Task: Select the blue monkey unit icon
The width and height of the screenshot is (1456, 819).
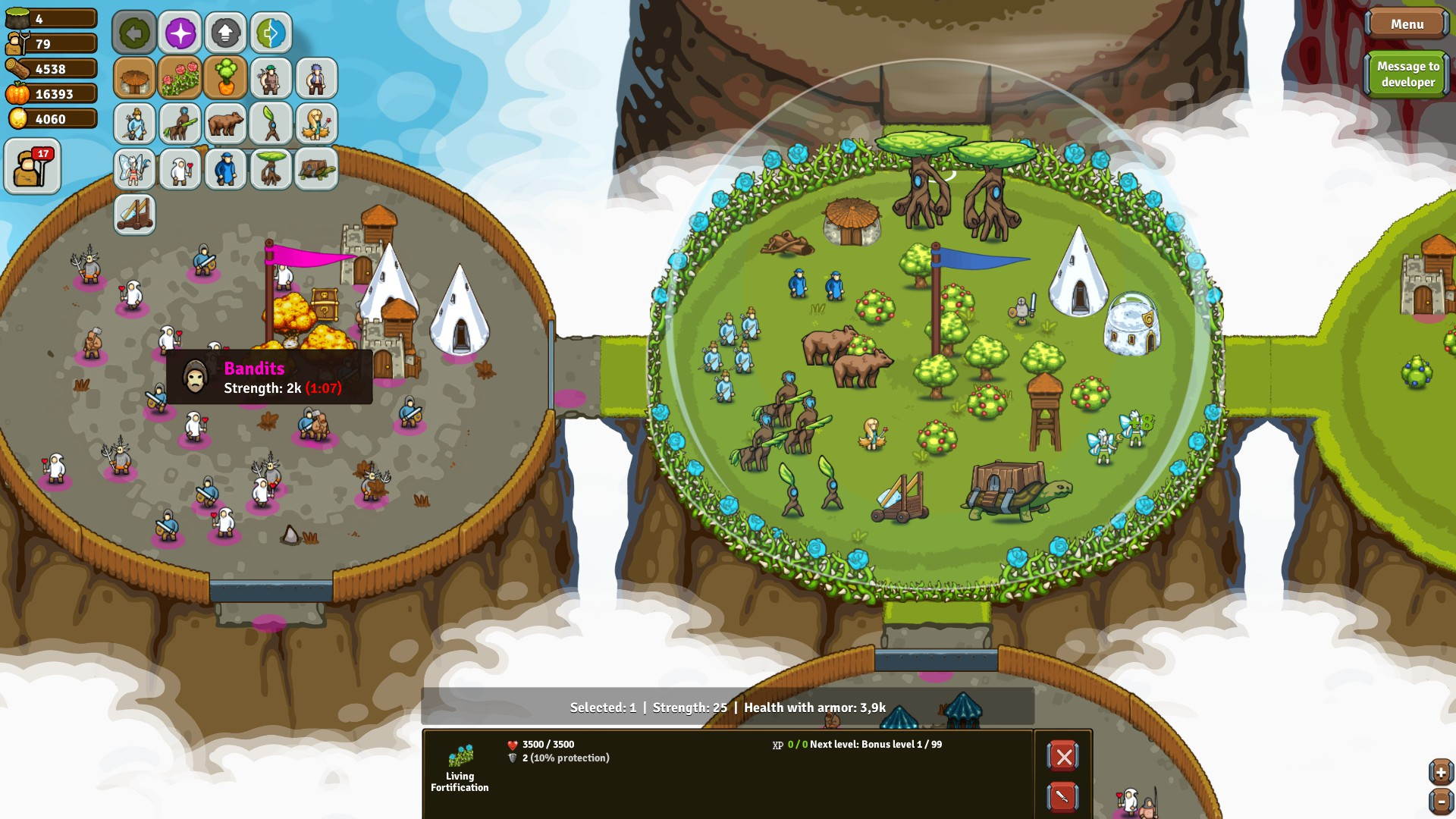Action: [x=225, y=169]
